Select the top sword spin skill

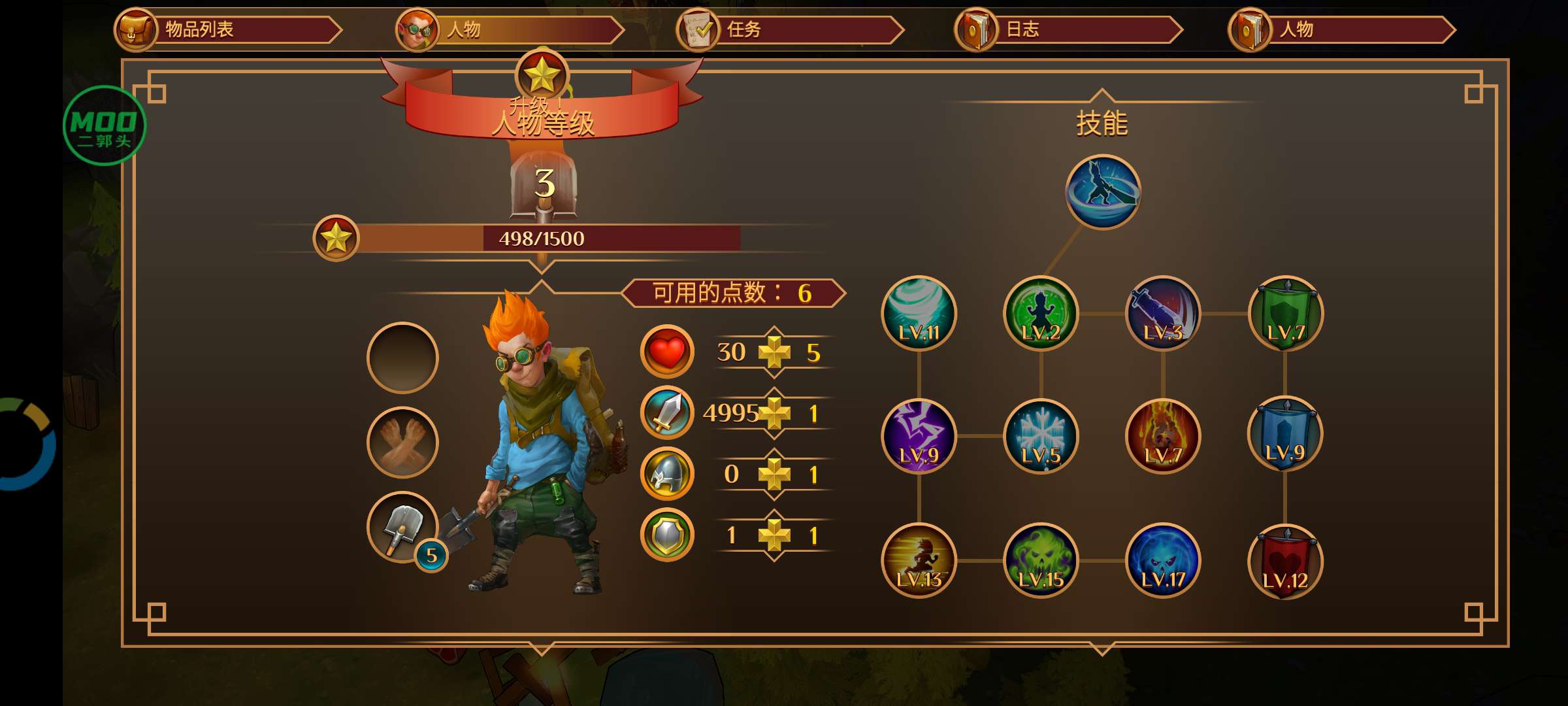click(x=1103, y=192)
